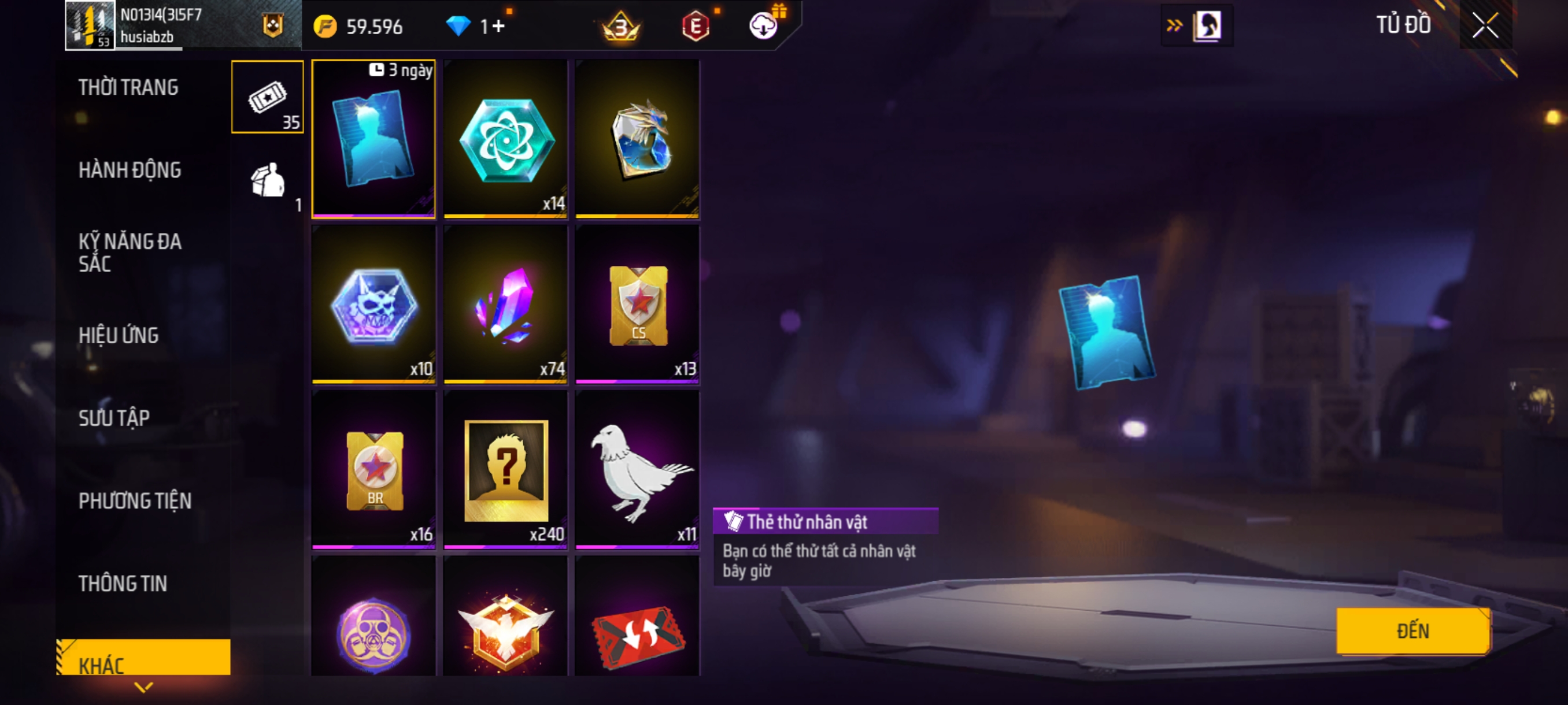
Task: Add diamonds with the plus button
Action: click(498, 26)
